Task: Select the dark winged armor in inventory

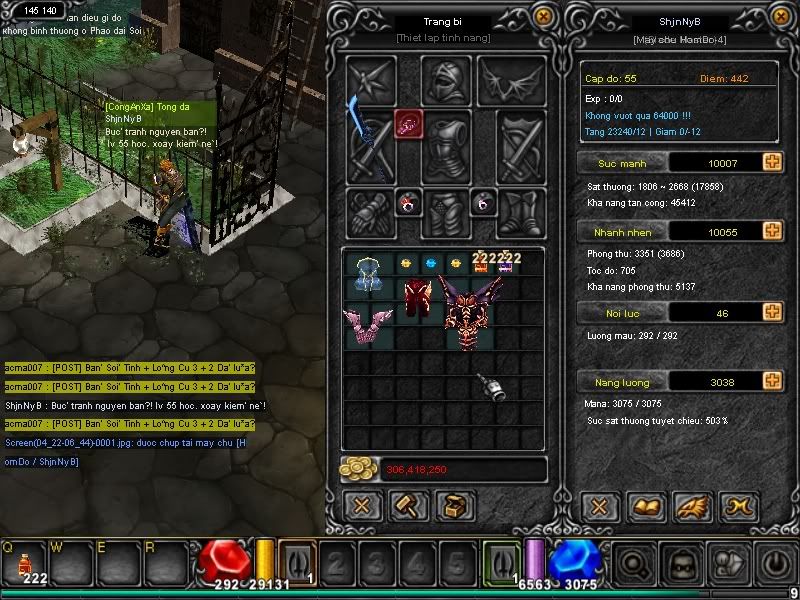Action: coord(473,310)
